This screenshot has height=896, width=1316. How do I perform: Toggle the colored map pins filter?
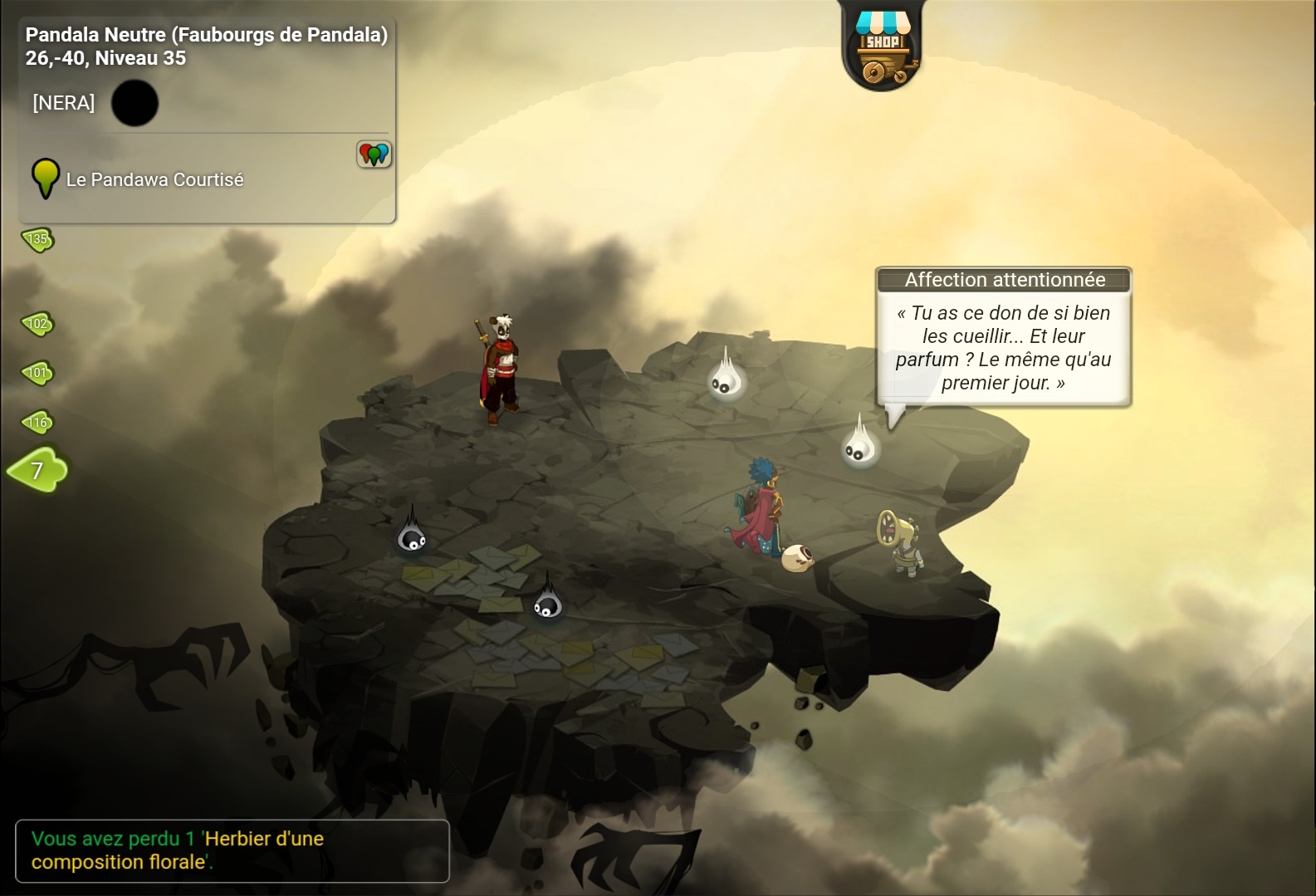pyautogui.click(x=374, y=154)
